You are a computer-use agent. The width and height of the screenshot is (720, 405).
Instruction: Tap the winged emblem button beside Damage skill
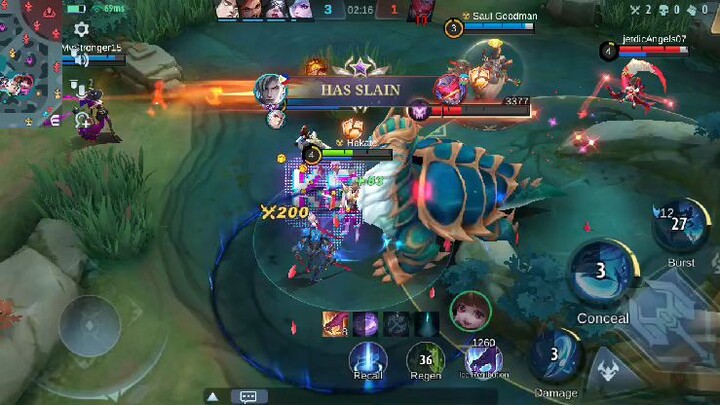[x=608, y=373]
